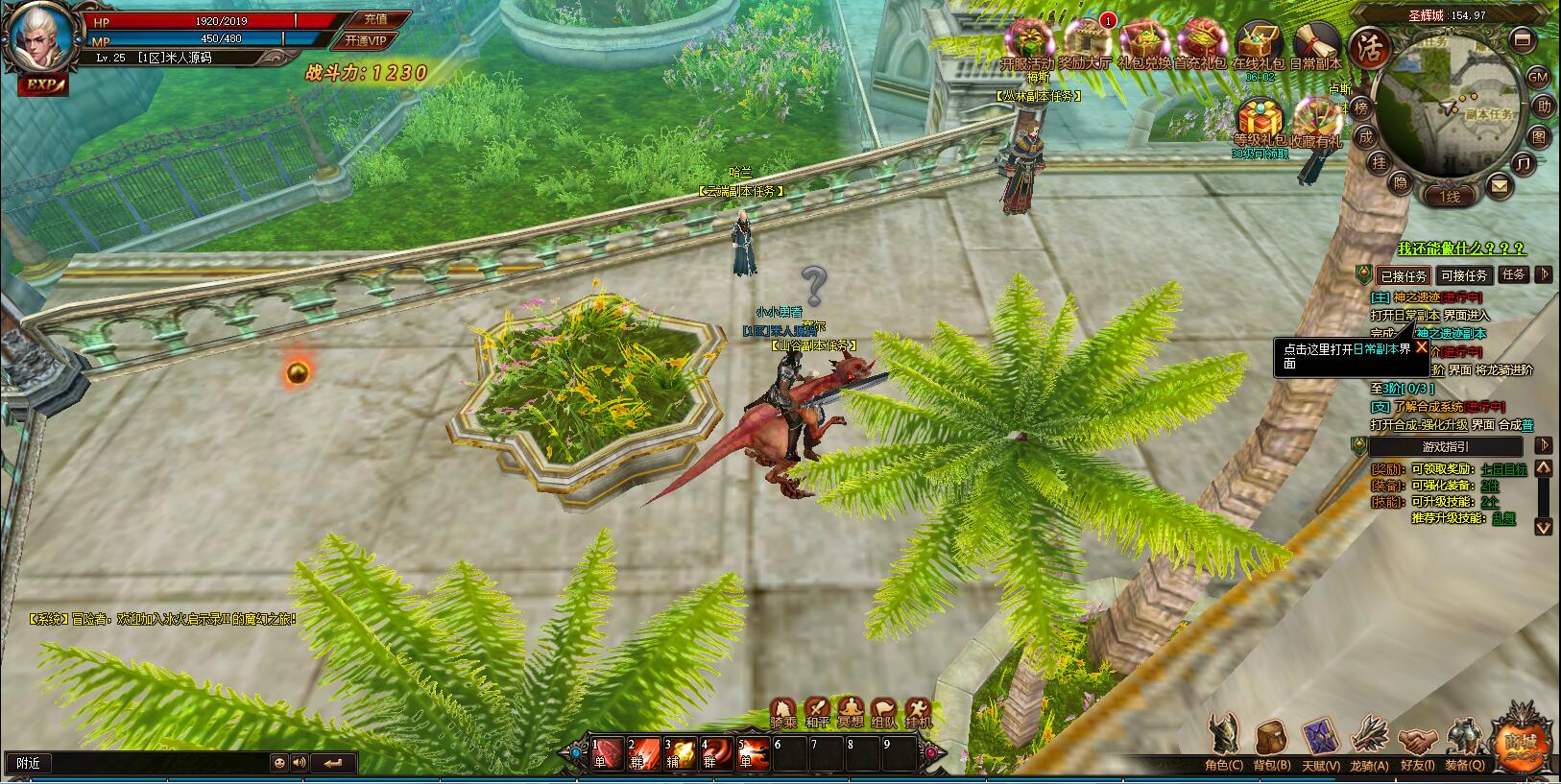1561x784 pixels.
Task: Switch to the 可接任务 available quests tab
Action: [1464, 275]
